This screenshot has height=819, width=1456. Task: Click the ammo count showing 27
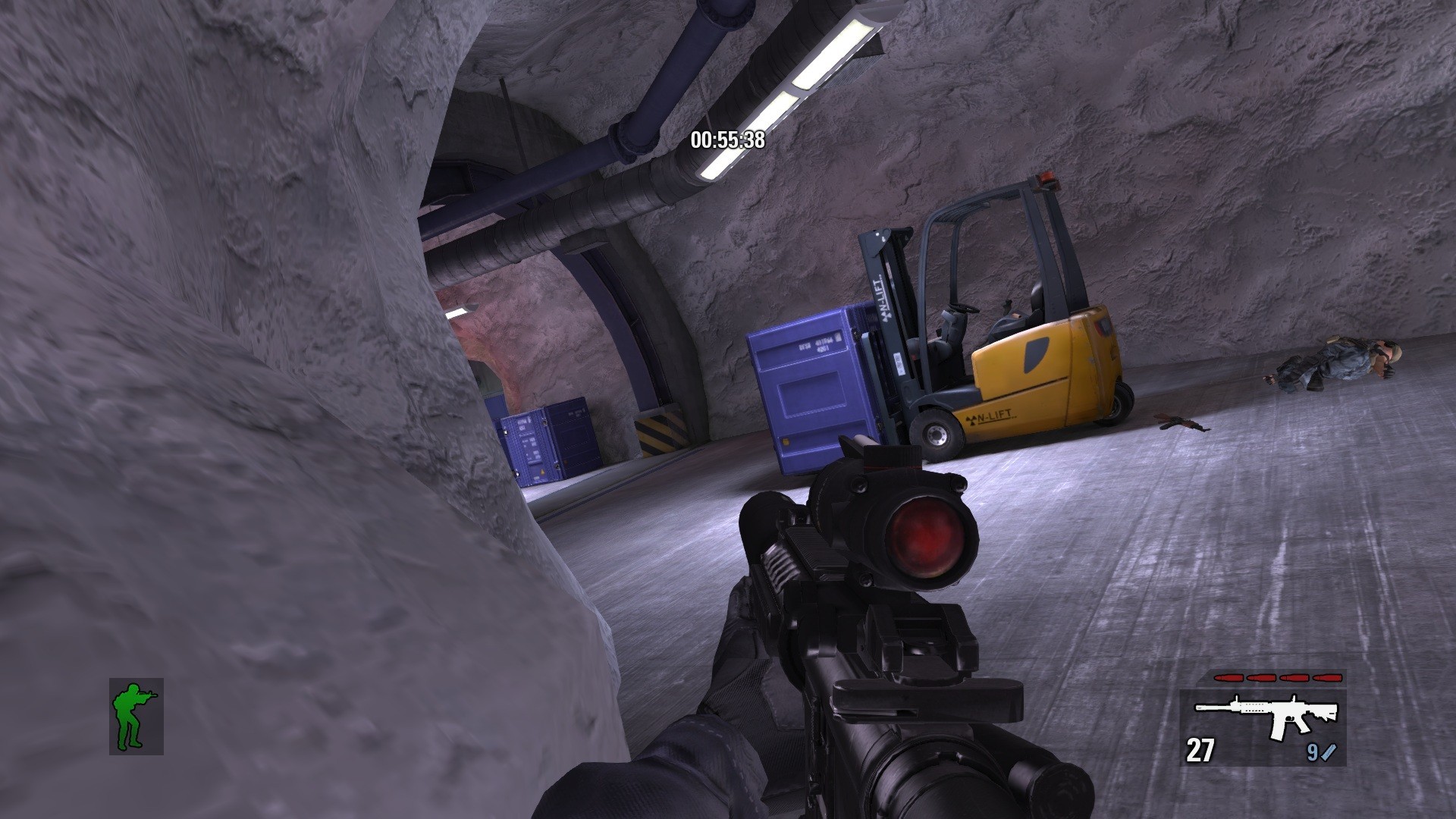[1200, 749]
